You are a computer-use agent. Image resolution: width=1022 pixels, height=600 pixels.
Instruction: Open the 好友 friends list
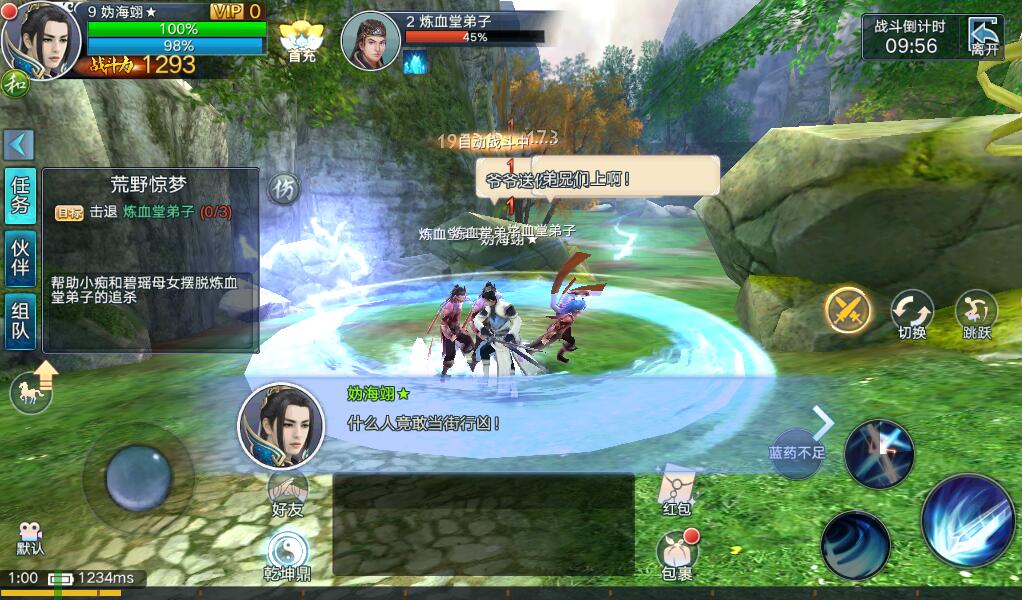(x=287, y=493)
